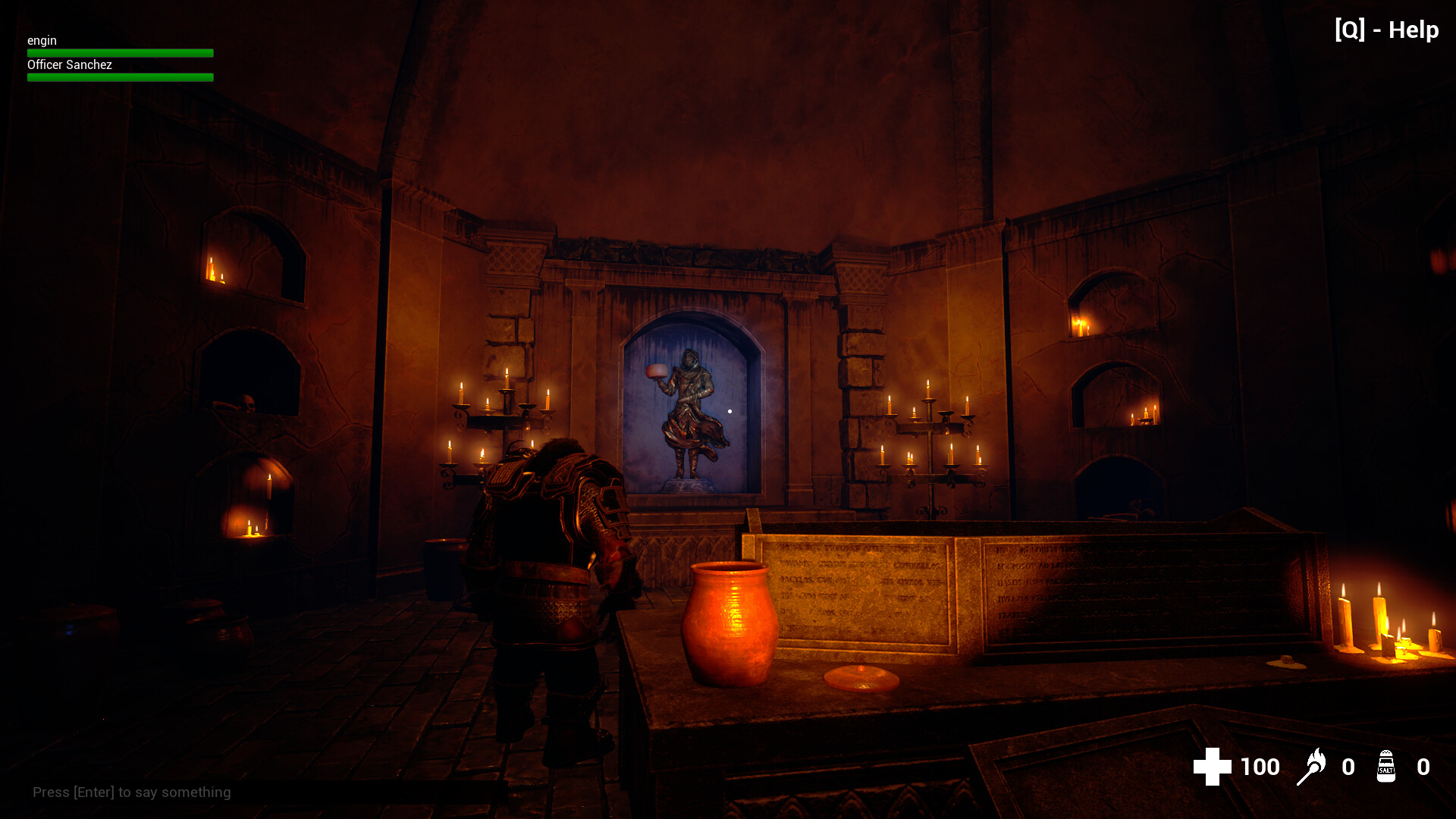Click the health count showing 100
The height and width of the screenshot is (819, 1456).
pos(1259,767)
